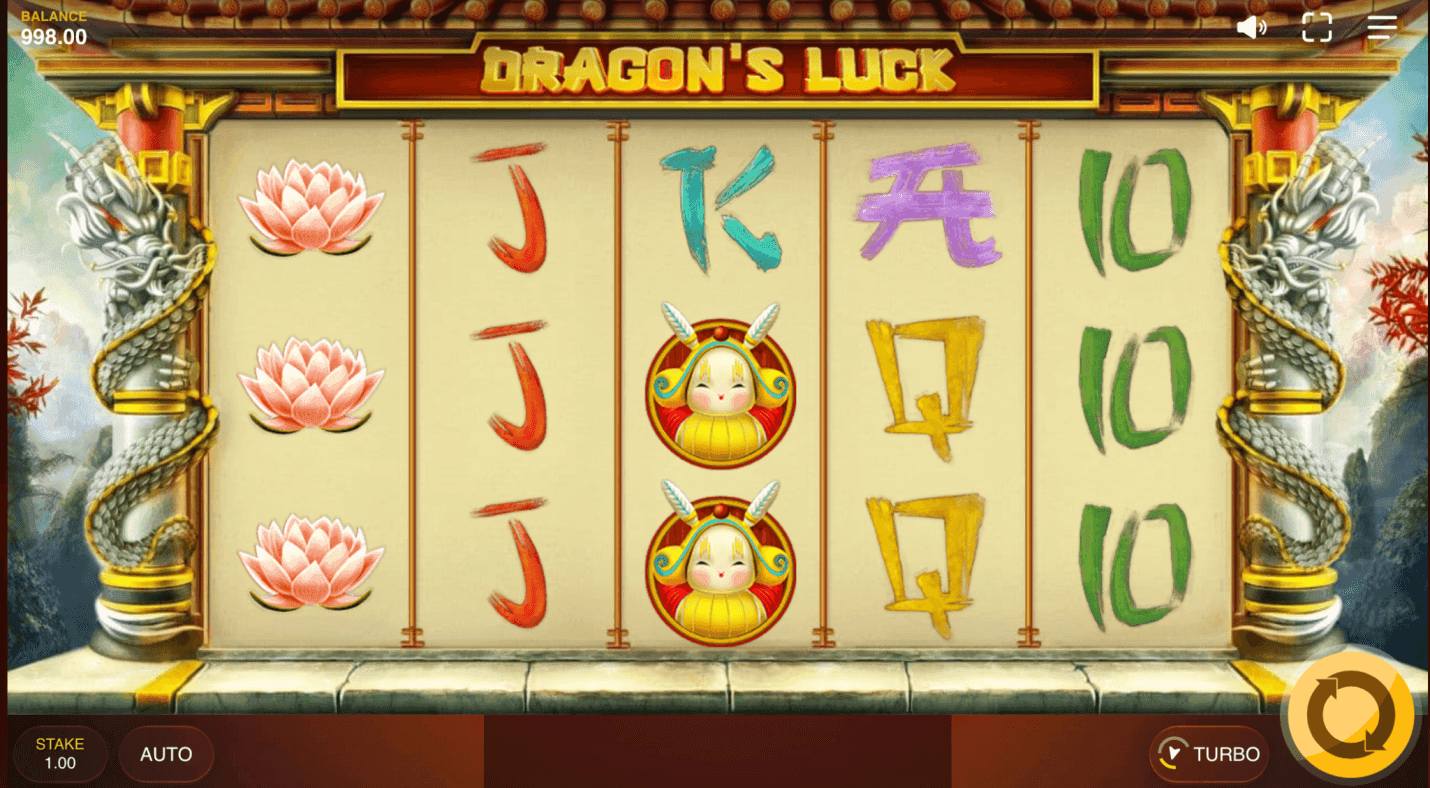Screen dimensions: 1430x788
Task: Enable TURBO spin mode
Action: pyautogui.click(x=1208, y=755)
